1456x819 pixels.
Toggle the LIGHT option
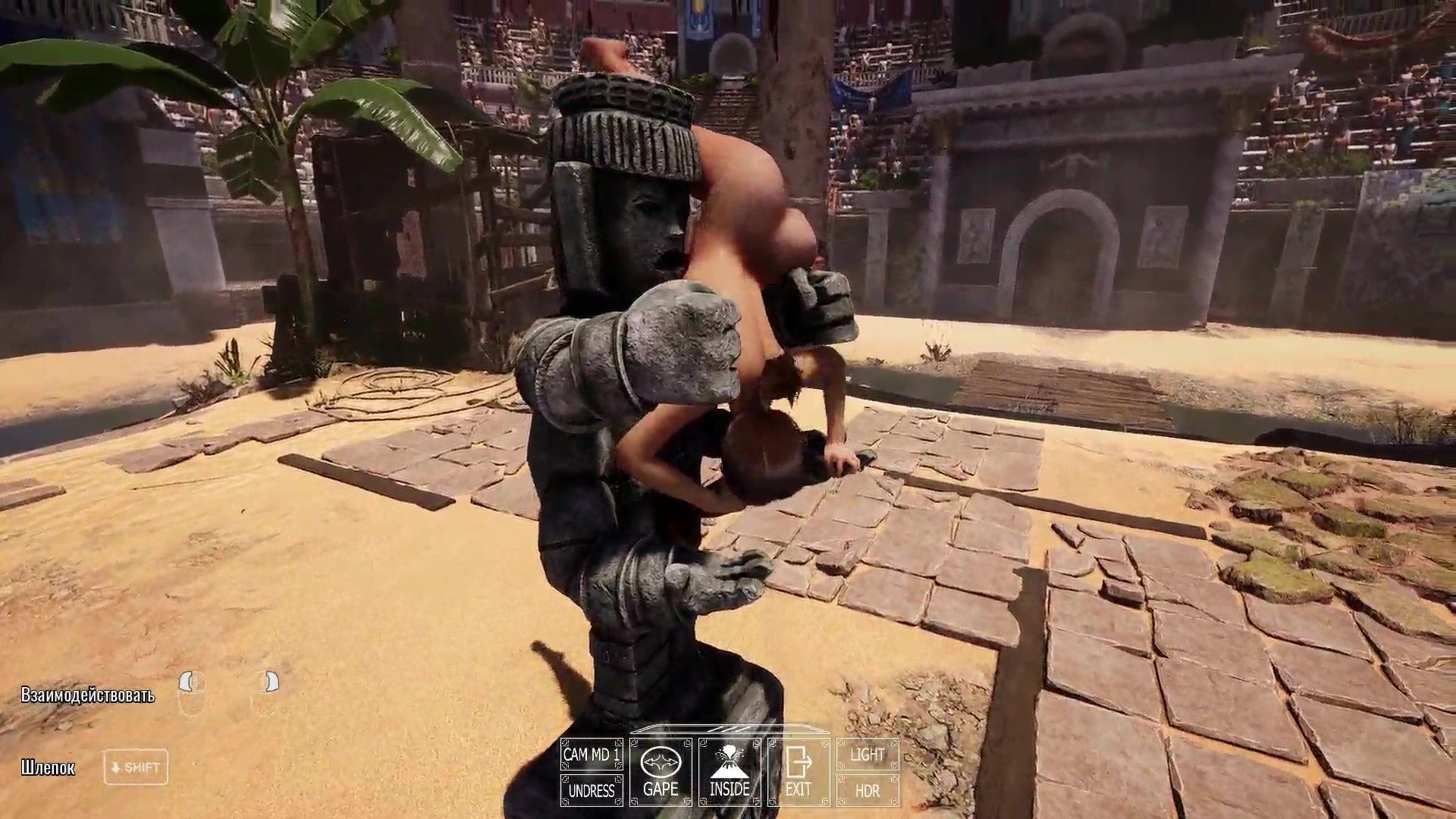tap(868, 755)
